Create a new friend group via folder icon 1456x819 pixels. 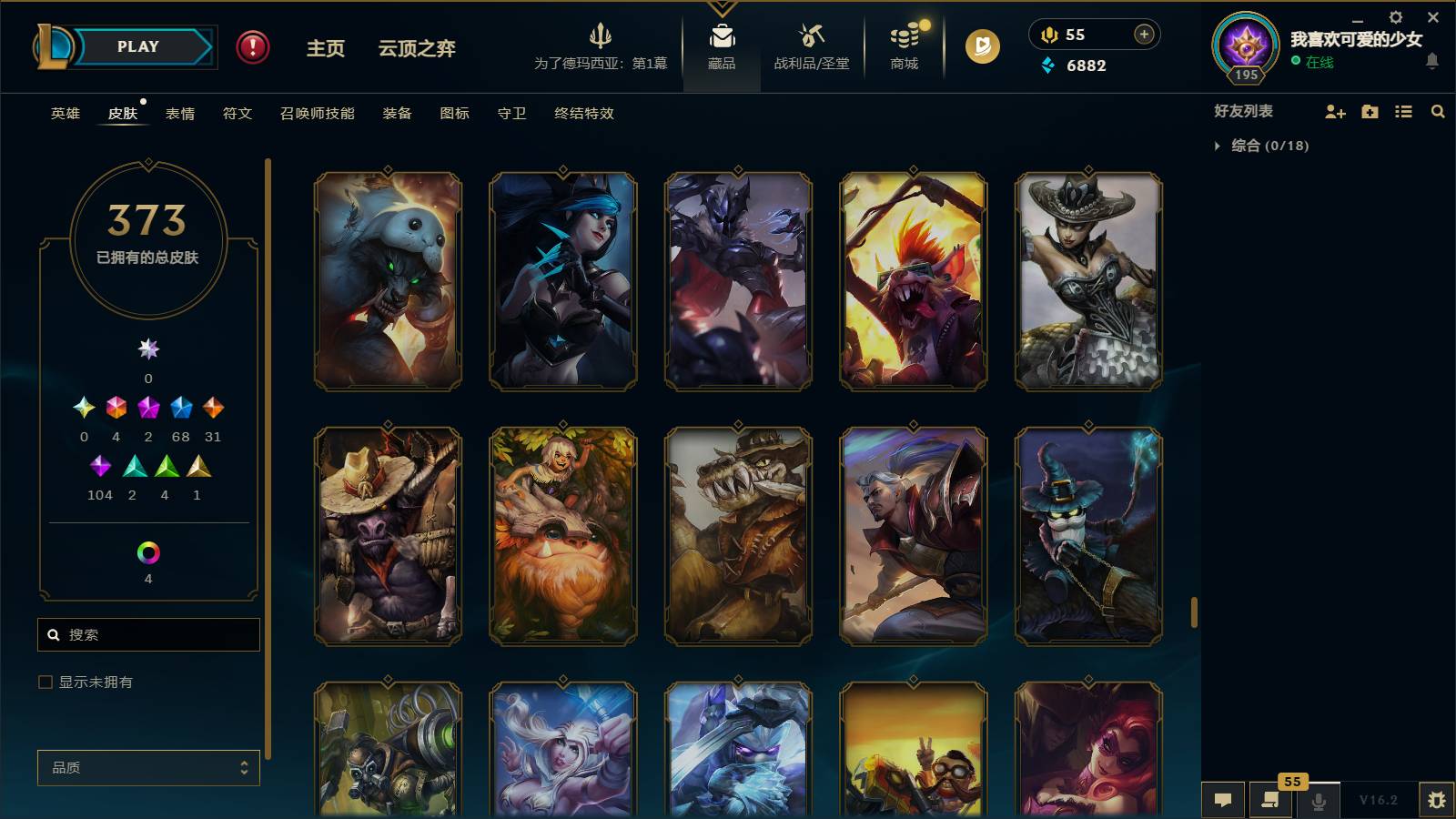click(x=1369, y=111)
